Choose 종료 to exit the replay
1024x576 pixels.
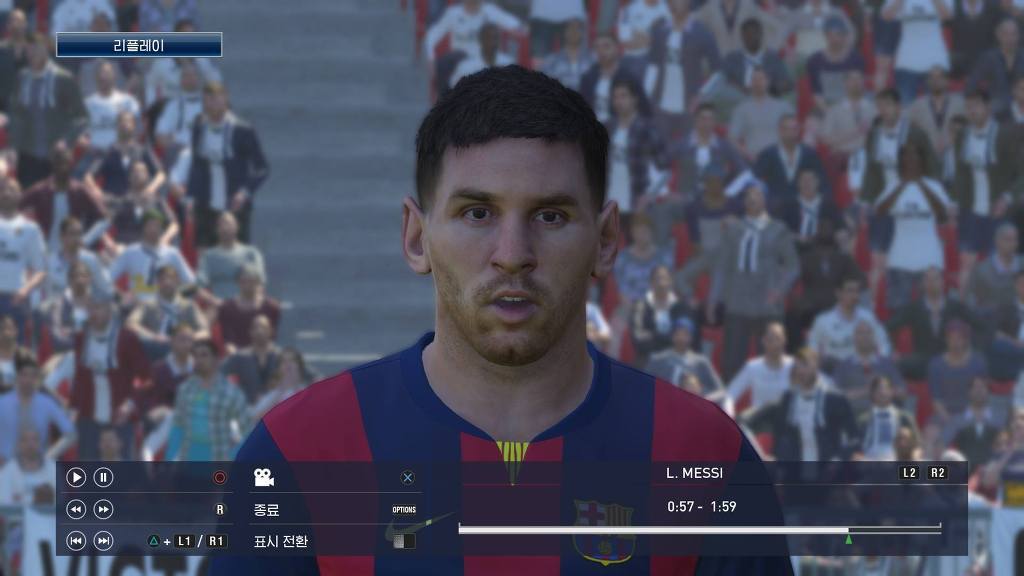[266, 510]
